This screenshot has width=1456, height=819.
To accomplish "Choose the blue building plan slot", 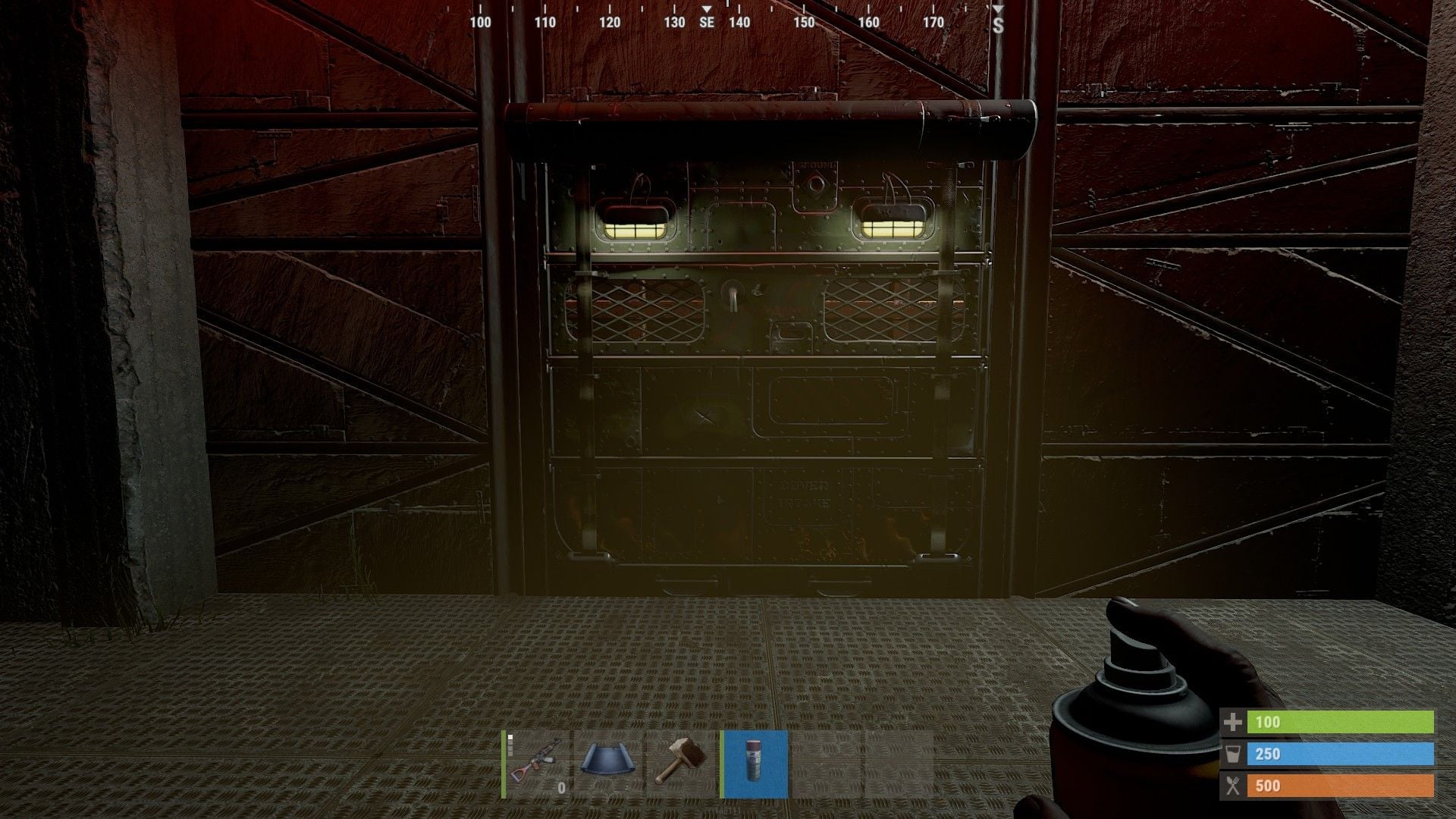I will [x=609, y=764].
